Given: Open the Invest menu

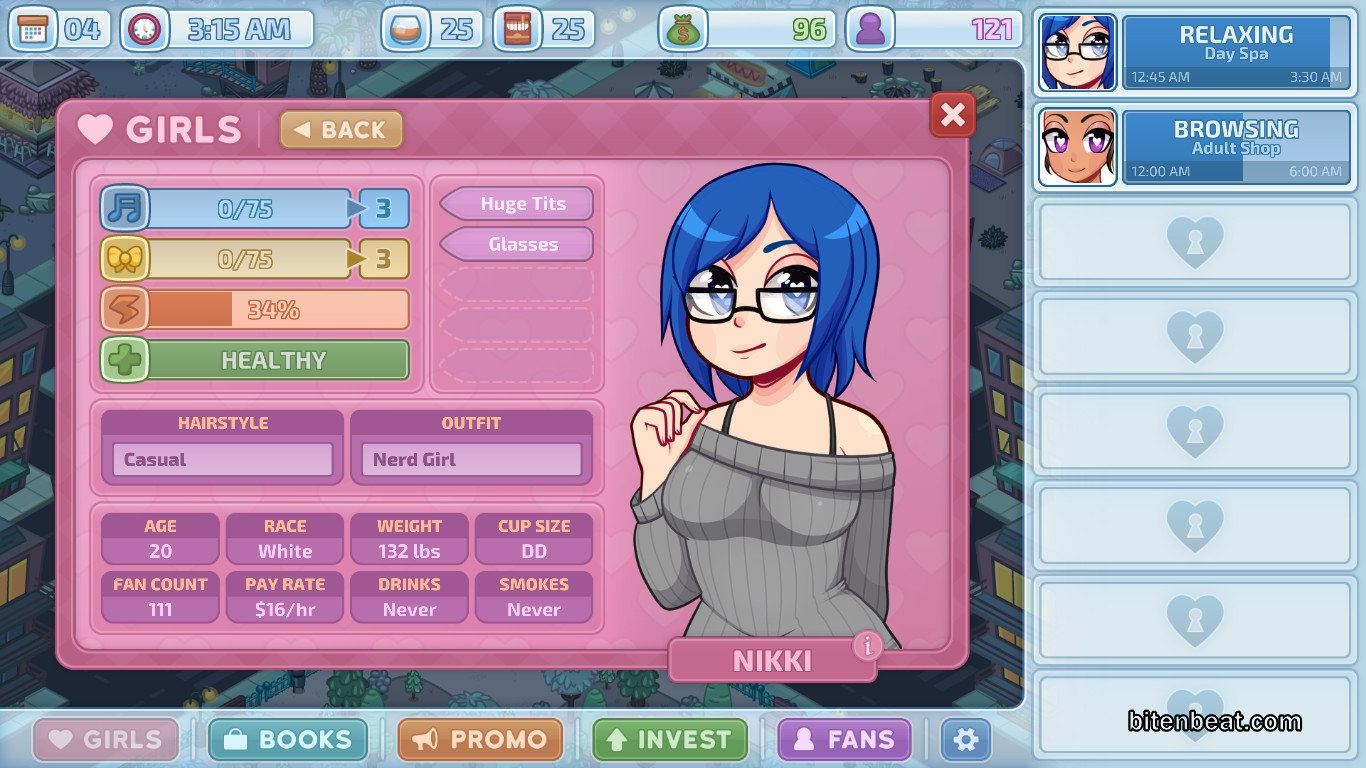Looking at the screenshot, I should [x=669, y=740].
